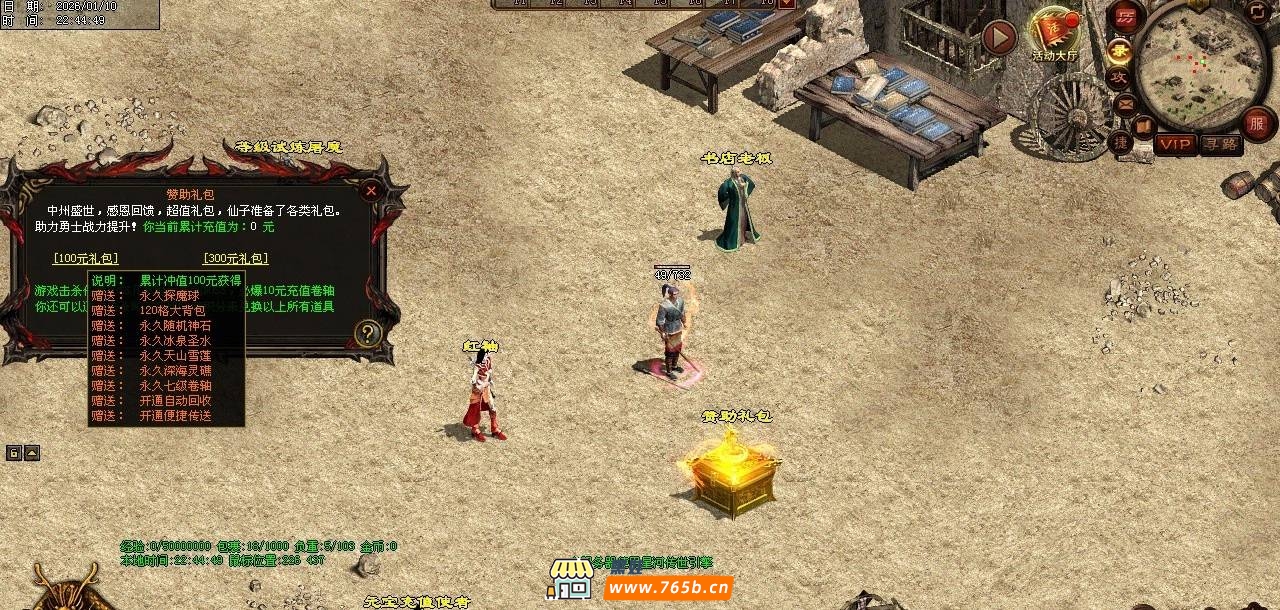This screenshot has height=610, width=1280.
Task: Activate the 寻路 pathfinding button
Action: (x=1220, y=144)
